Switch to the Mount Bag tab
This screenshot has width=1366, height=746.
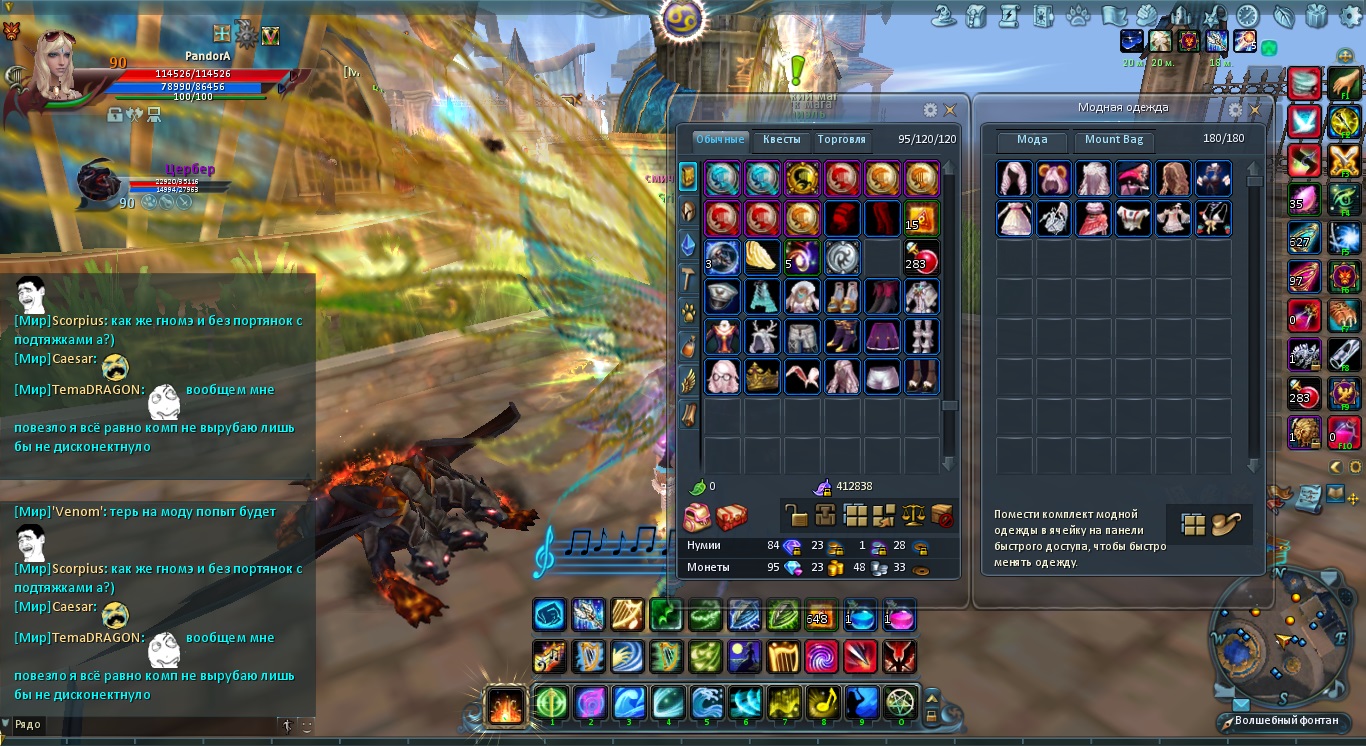[1114, 140]
